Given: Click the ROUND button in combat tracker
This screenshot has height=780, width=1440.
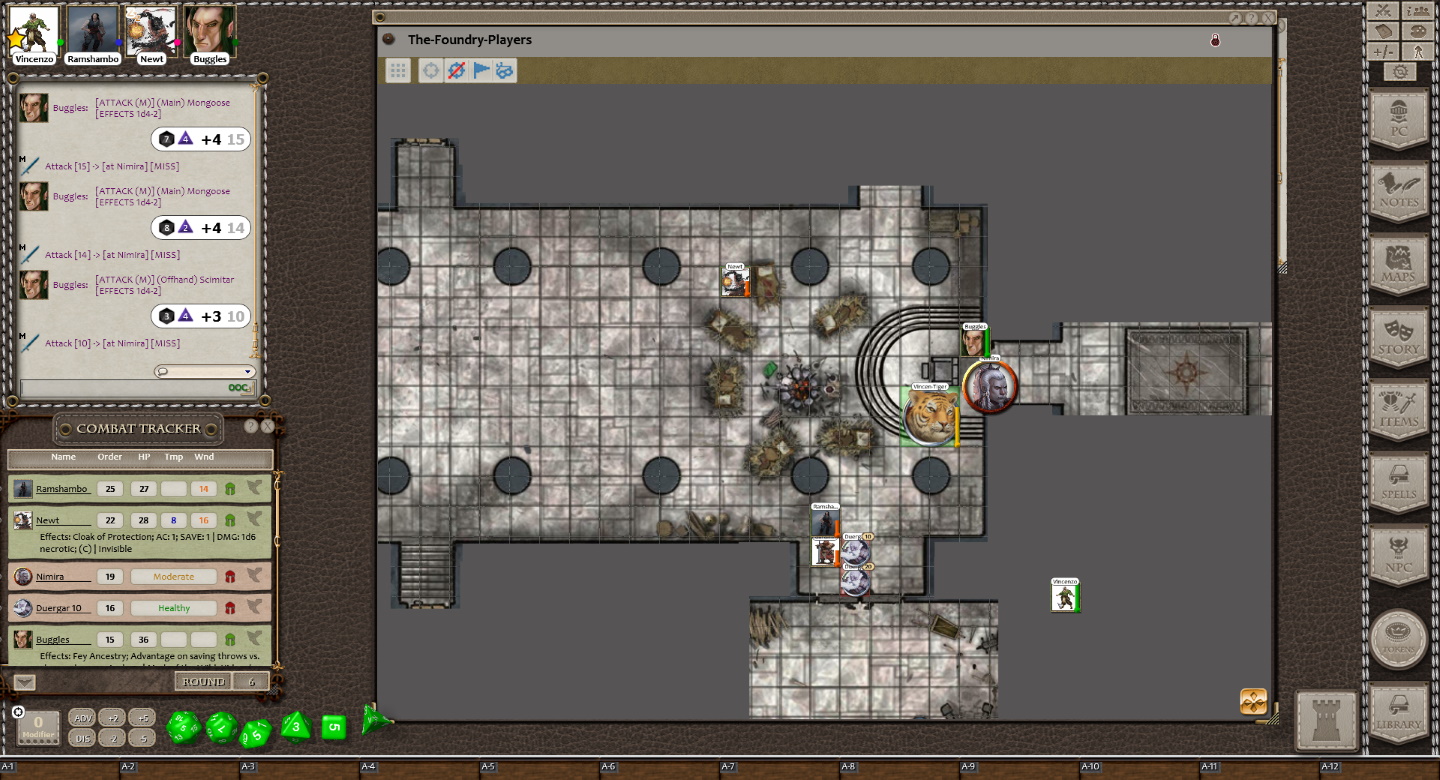Looking at the screenshot, I should [x=203, y=681].
